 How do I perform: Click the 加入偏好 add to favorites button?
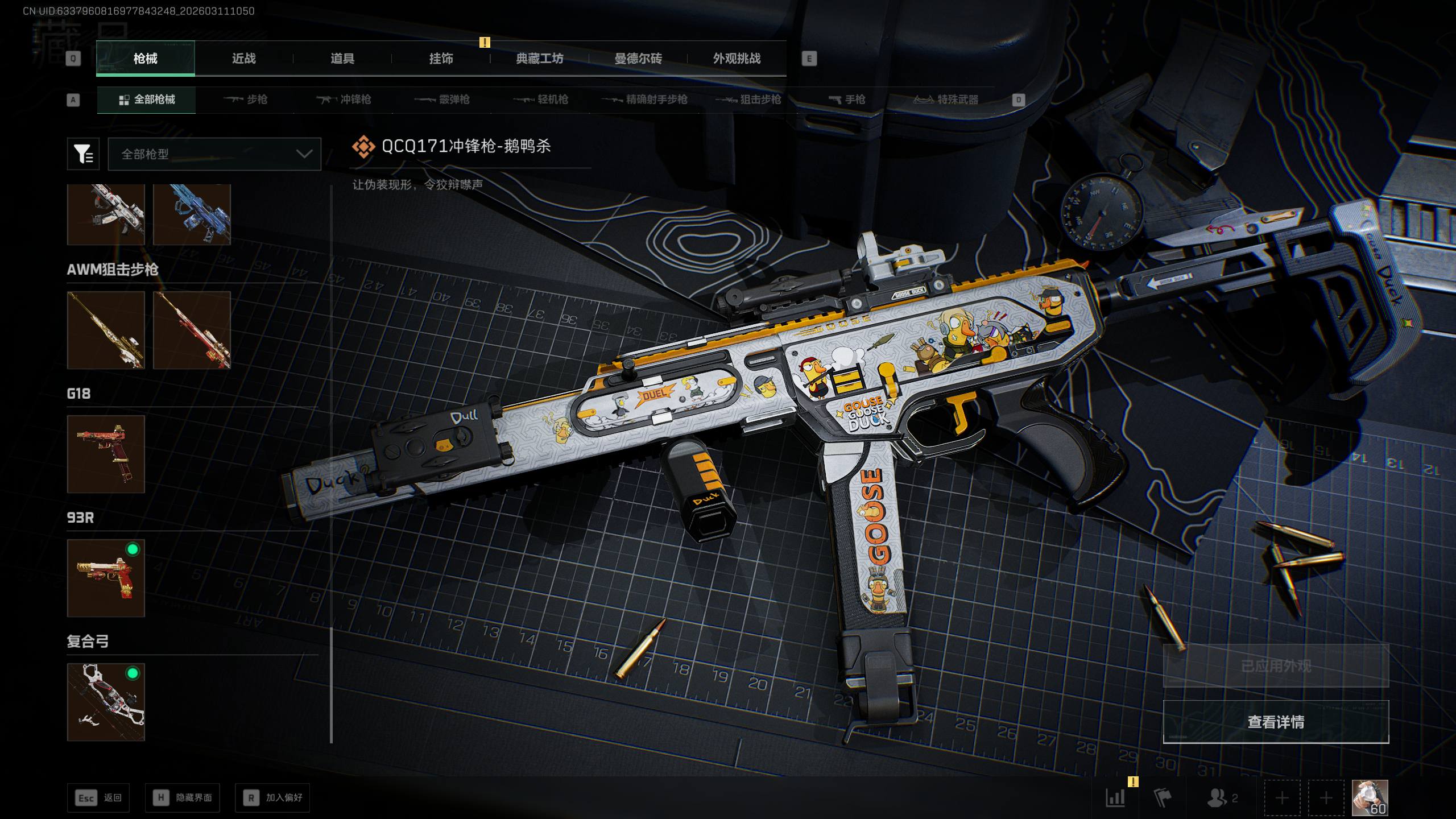point(272,797)
